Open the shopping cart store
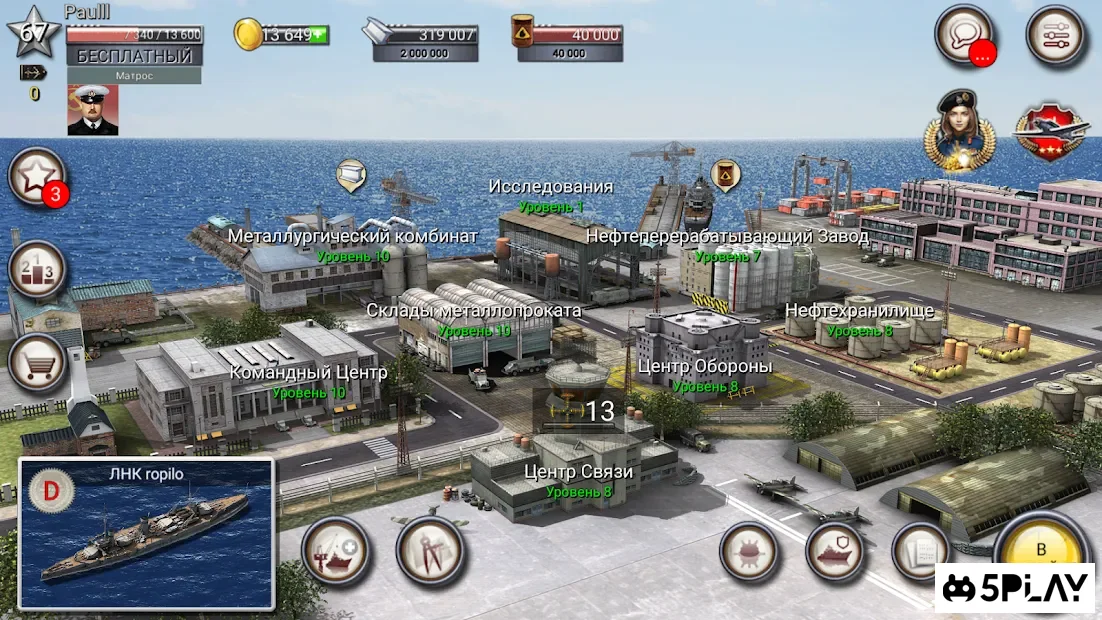 coord(37,363)
